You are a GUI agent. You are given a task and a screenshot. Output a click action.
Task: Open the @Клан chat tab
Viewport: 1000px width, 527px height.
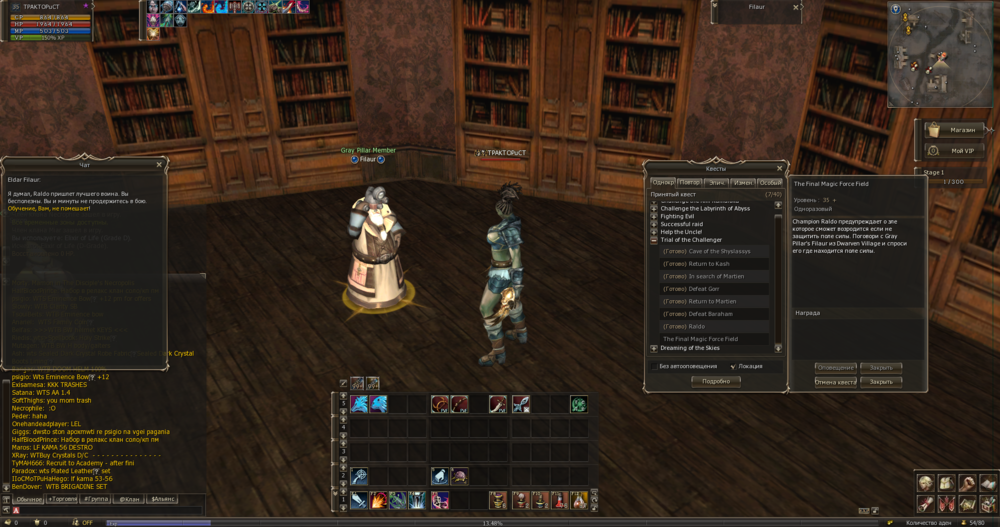pyautogui.click(x=130, y=498)
